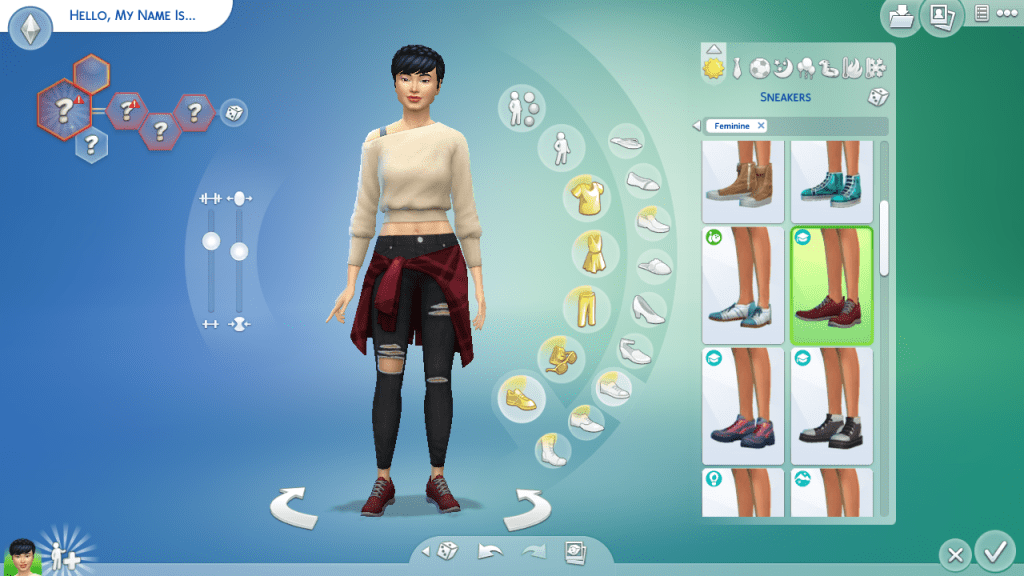Cancel with the X button beside checkmark
The image size is (1024, 576).
[955, 554]
